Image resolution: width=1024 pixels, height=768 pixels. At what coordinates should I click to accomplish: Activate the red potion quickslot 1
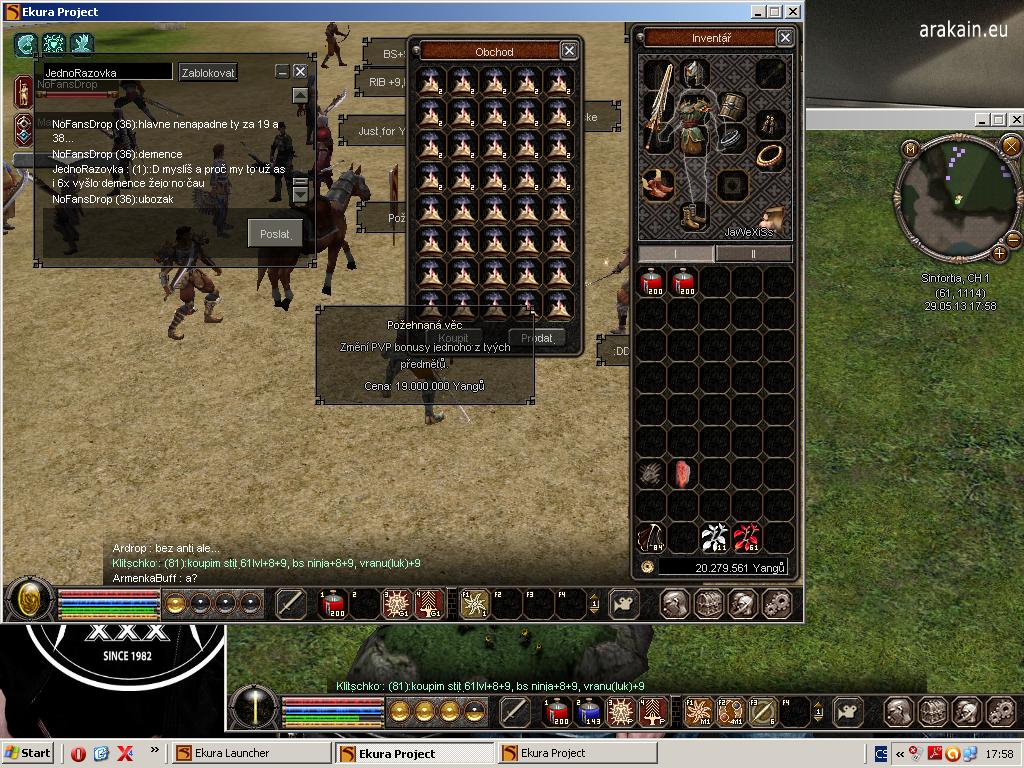[333, 603]
